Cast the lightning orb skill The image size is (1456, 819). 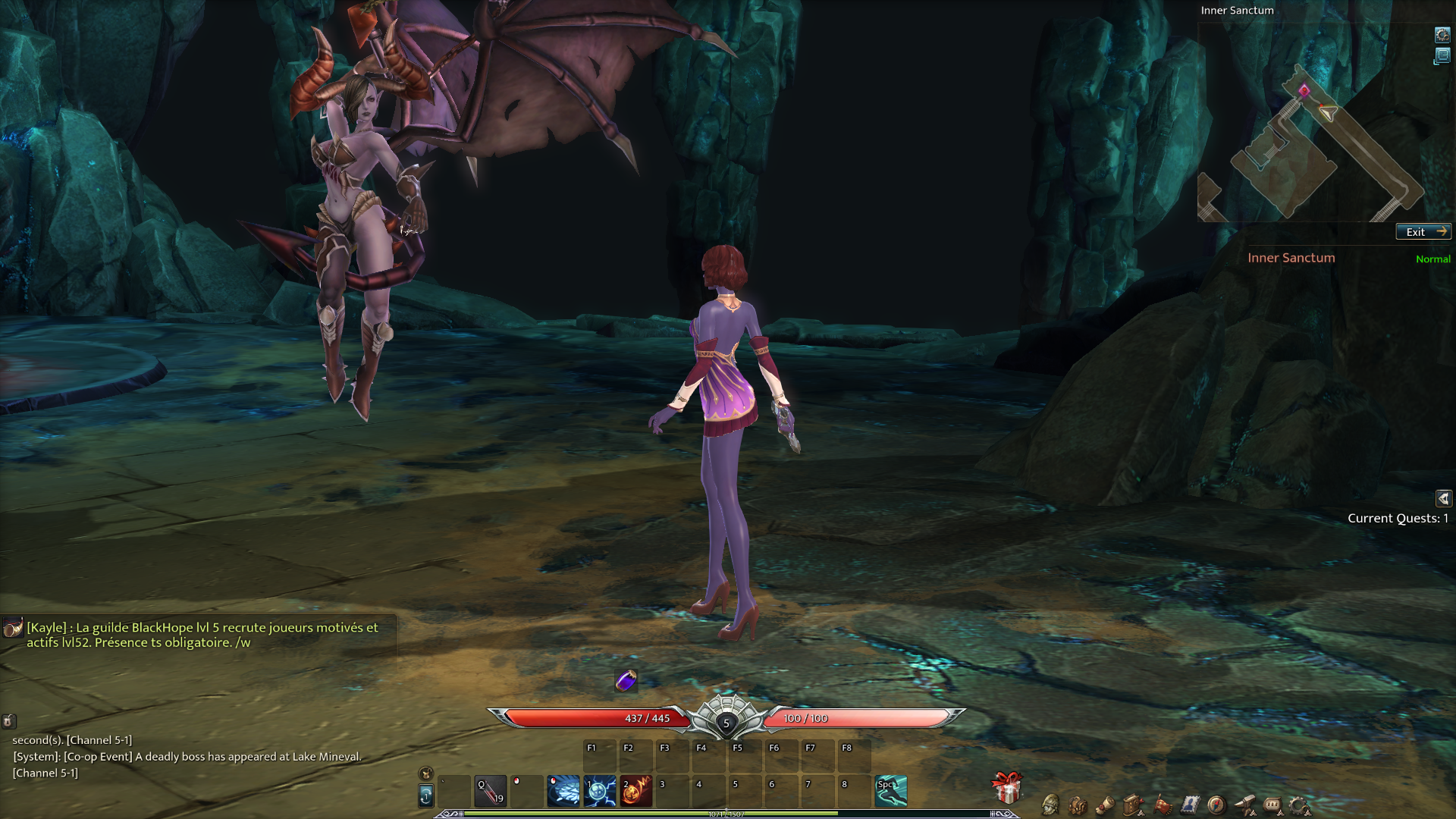[x=599, y=791]
